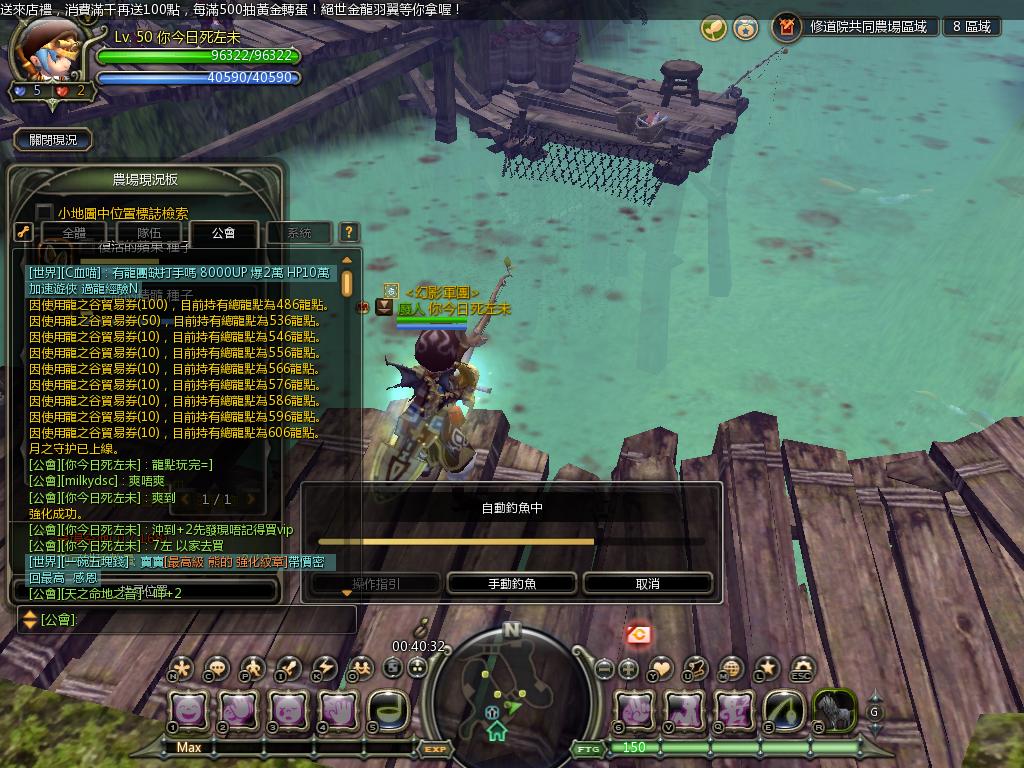Click the red C event icon
Image resolution: width=1024 pixels, height=768 pixels.
638,634
